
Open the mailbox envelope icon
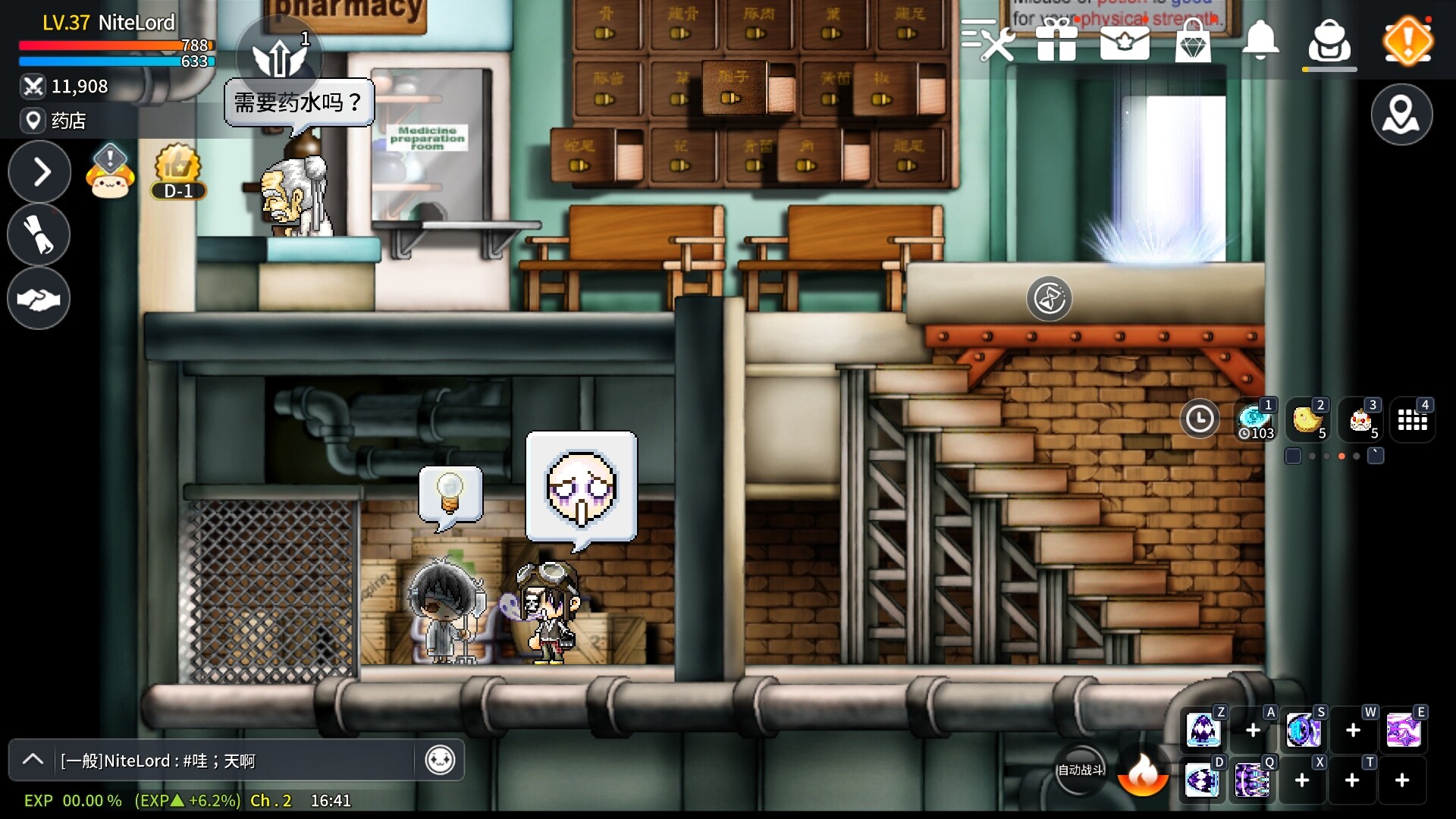coord(1125,40)
